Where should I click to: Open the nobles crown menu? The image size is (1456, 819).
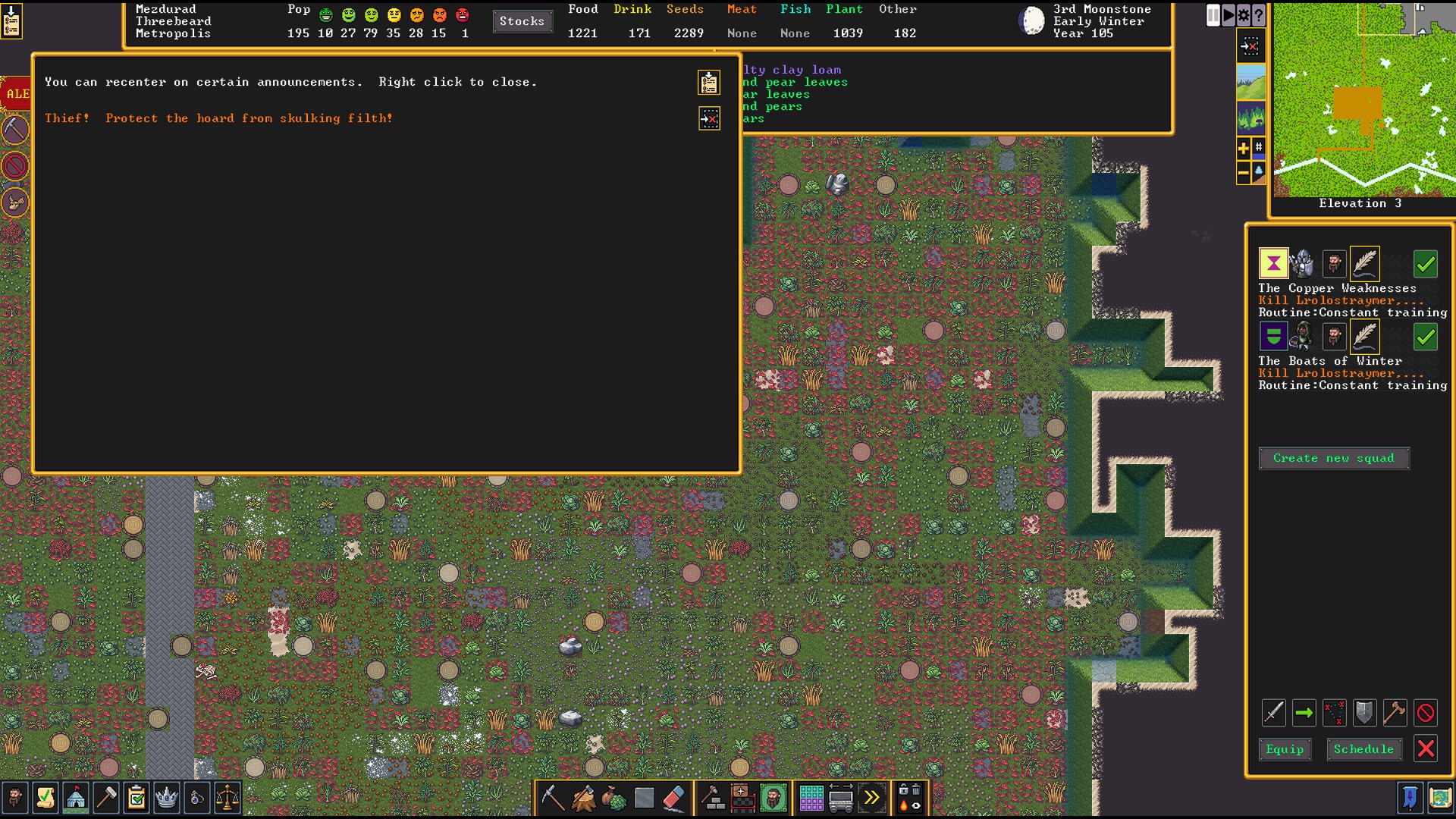click(x=167, y=798)
